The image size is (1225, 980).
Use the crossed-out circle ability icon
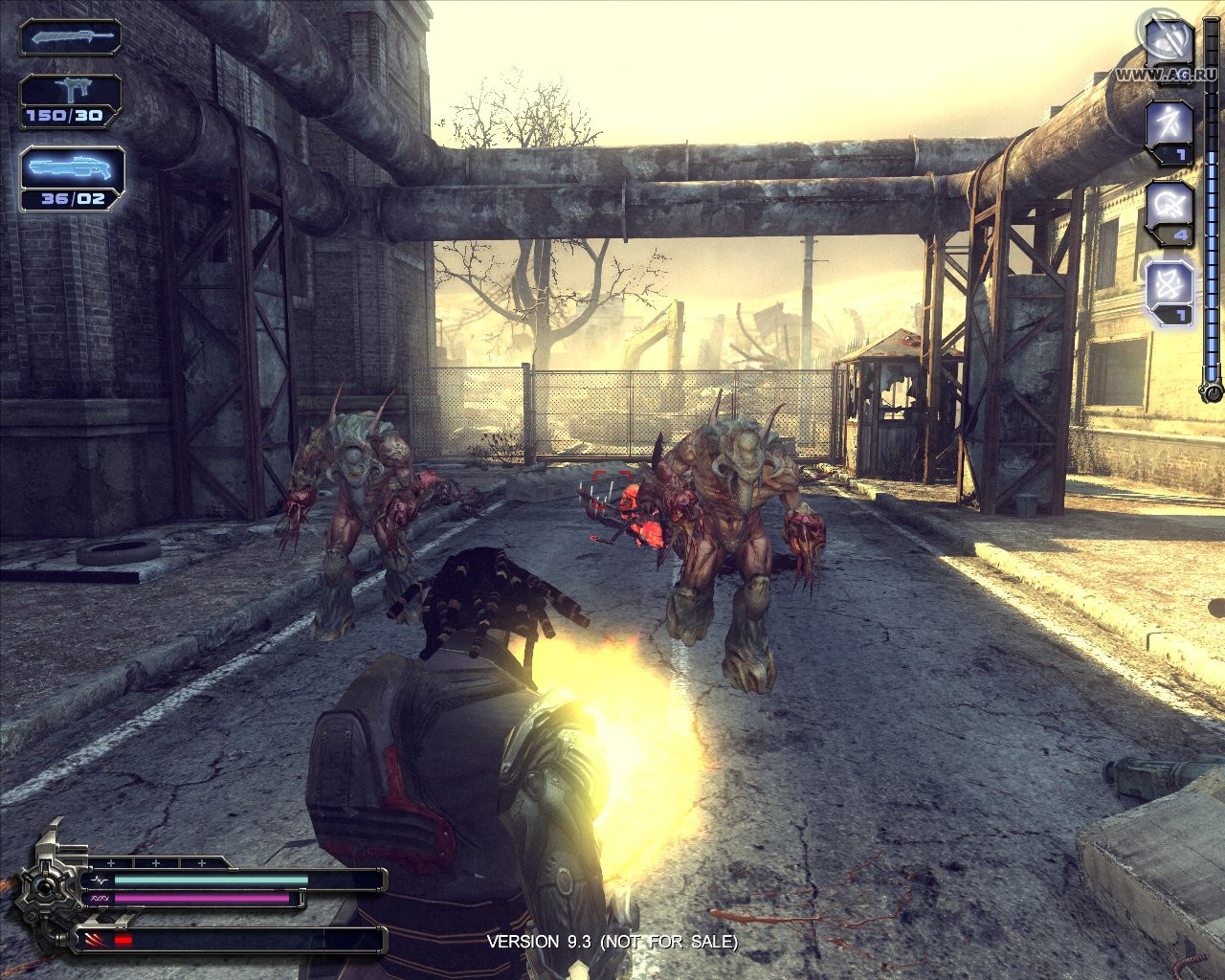coord(1169,205)
